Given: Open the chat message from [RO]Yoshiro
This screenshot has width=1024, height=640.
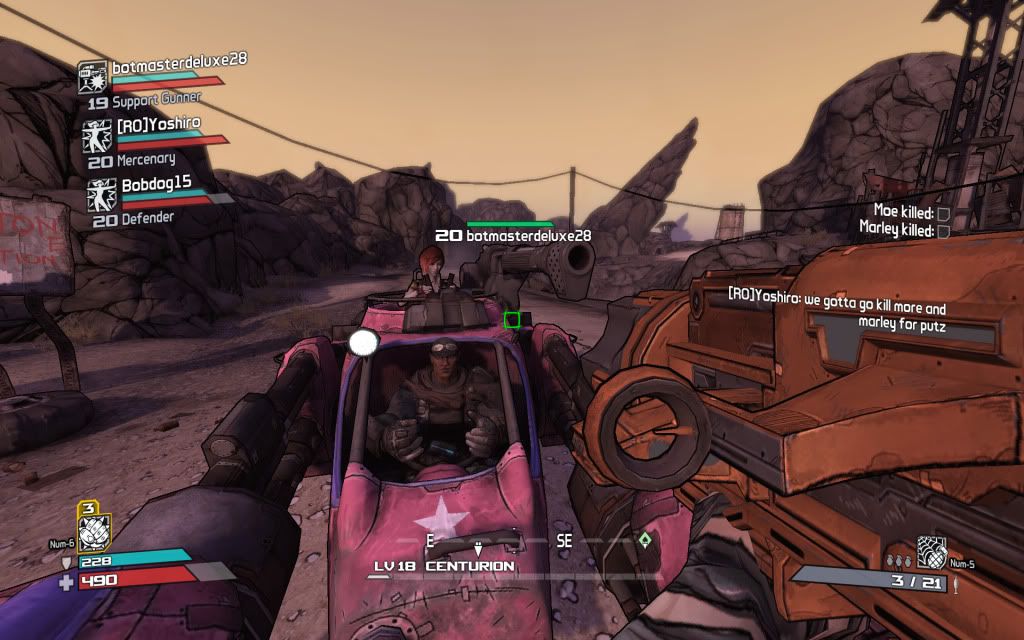Looking at the screenshot, I should pyautogui.click(x=836, y=316).
